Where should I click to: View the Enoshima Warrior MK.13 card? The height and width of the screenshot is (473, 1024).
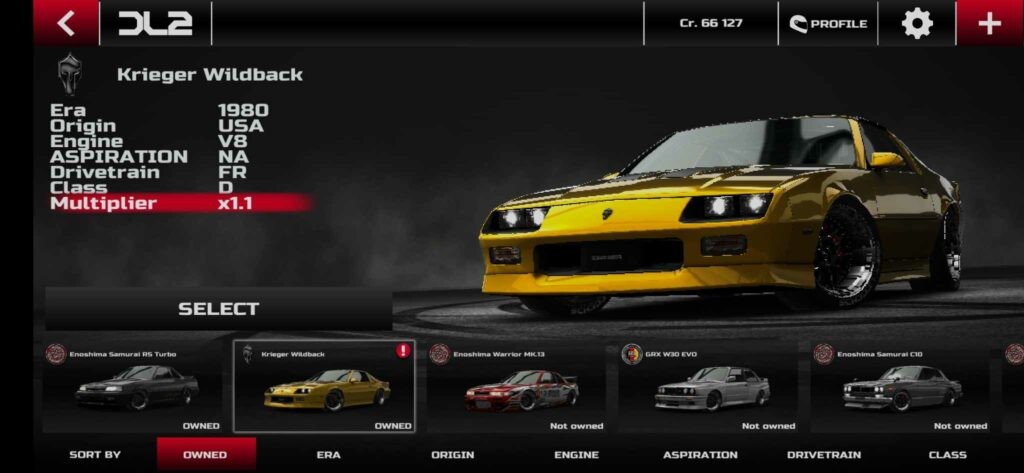click(518, 387)
